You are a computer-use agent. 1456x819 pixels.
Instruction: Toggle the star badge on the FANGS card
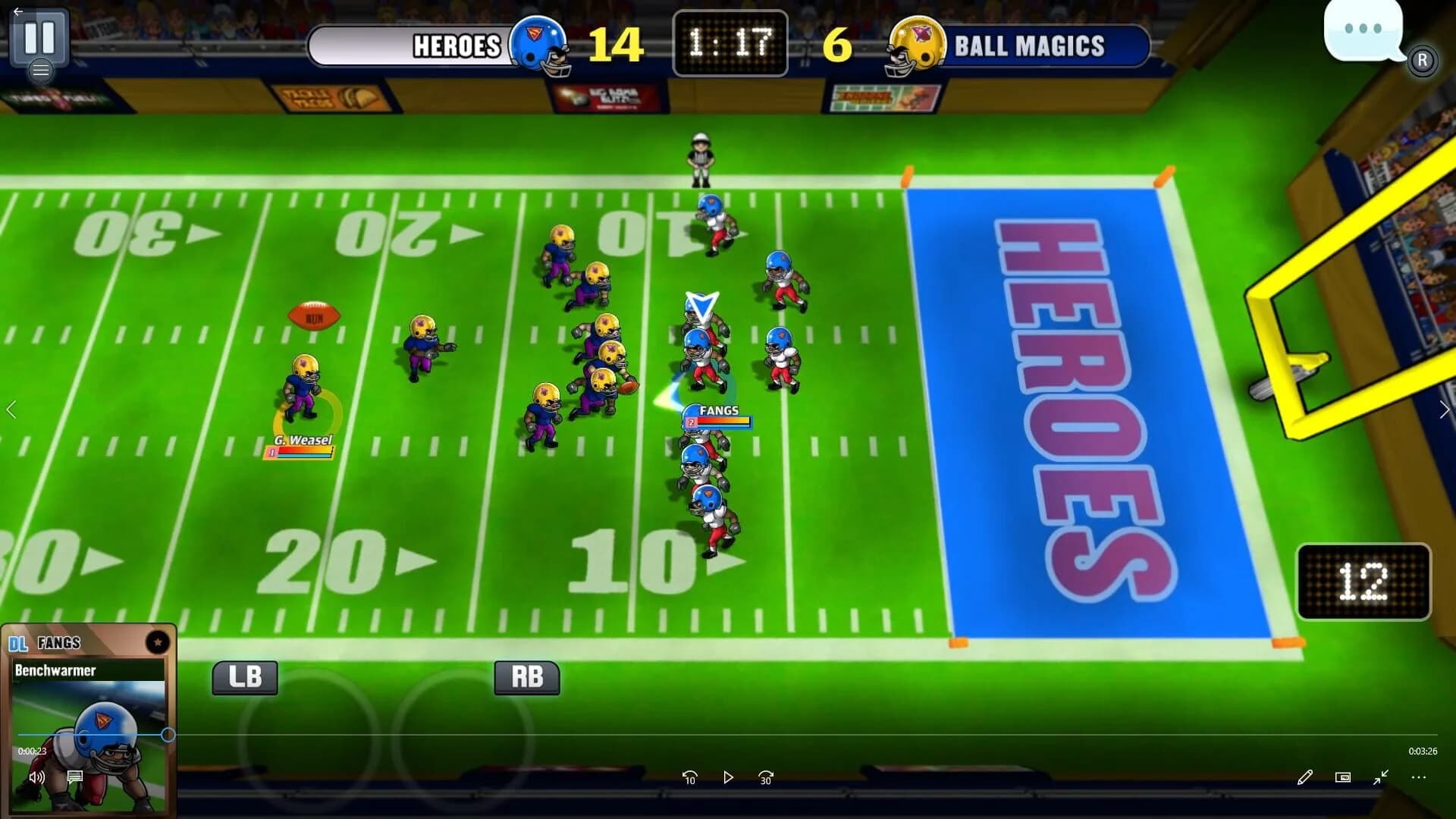157,641
